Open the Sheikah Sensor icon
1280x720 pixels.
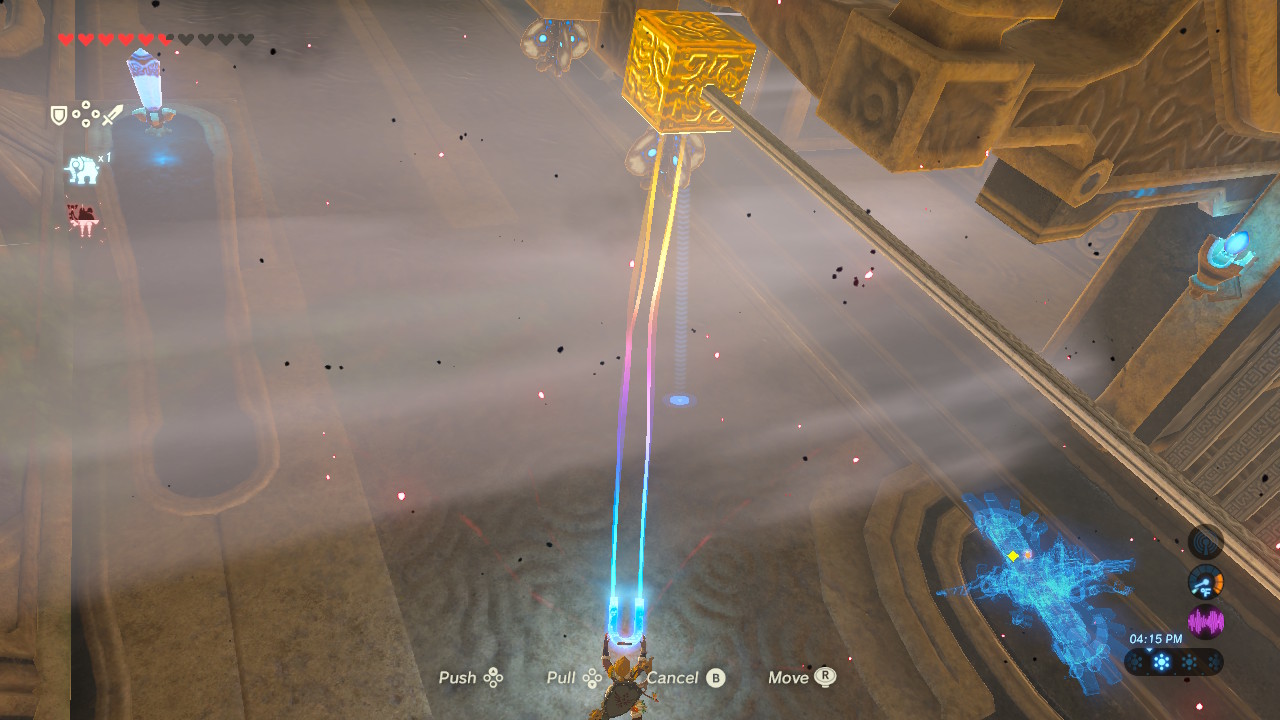click(1204, 540)
